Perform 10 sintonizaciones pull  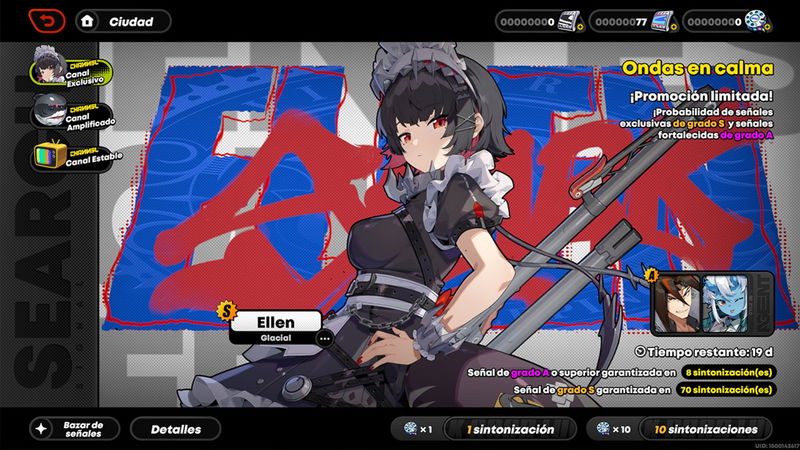pyautogui.click(x=705, y=429)
